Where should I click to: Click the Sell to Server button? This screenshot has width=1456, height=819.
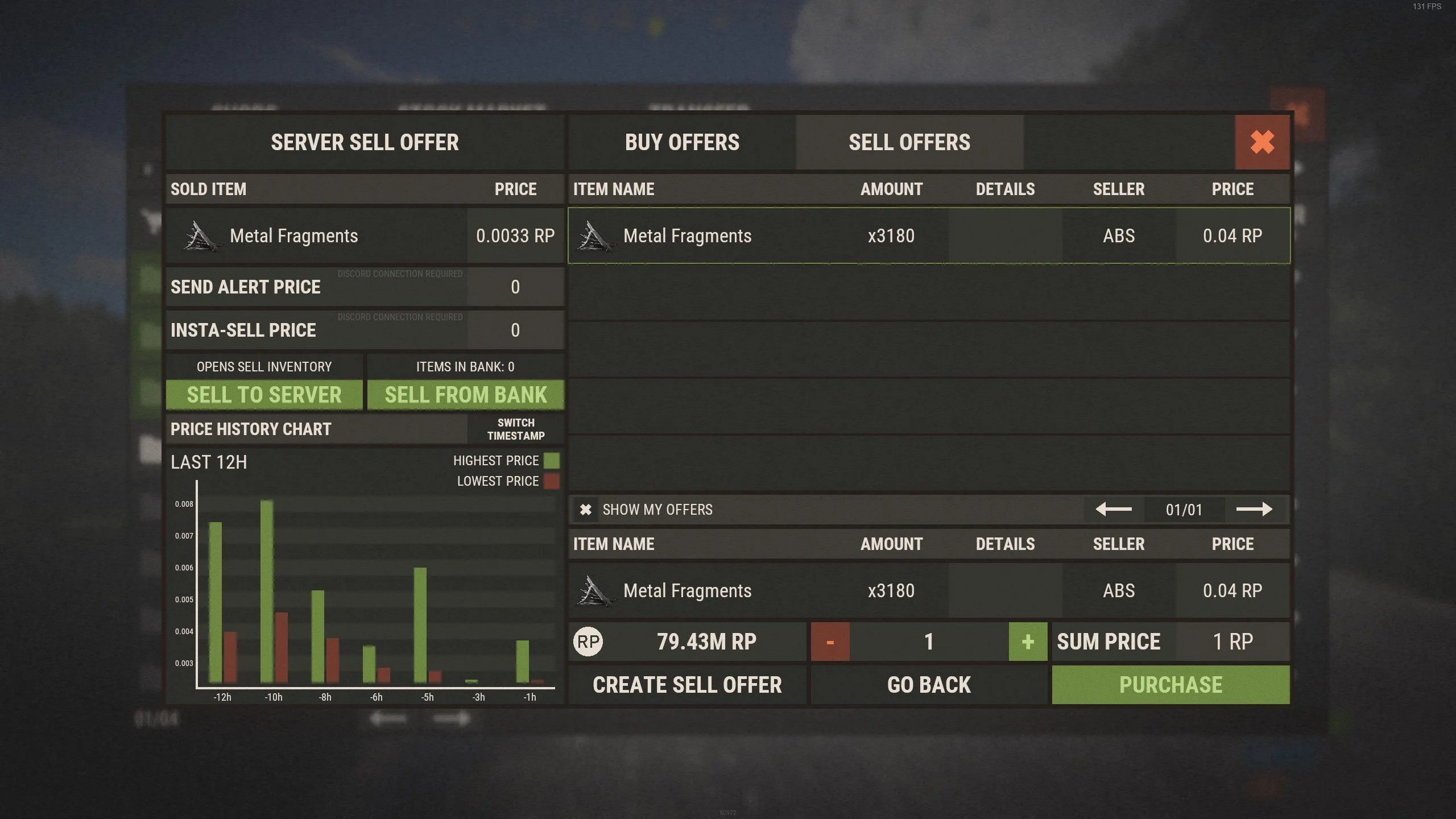coord(264,395)
